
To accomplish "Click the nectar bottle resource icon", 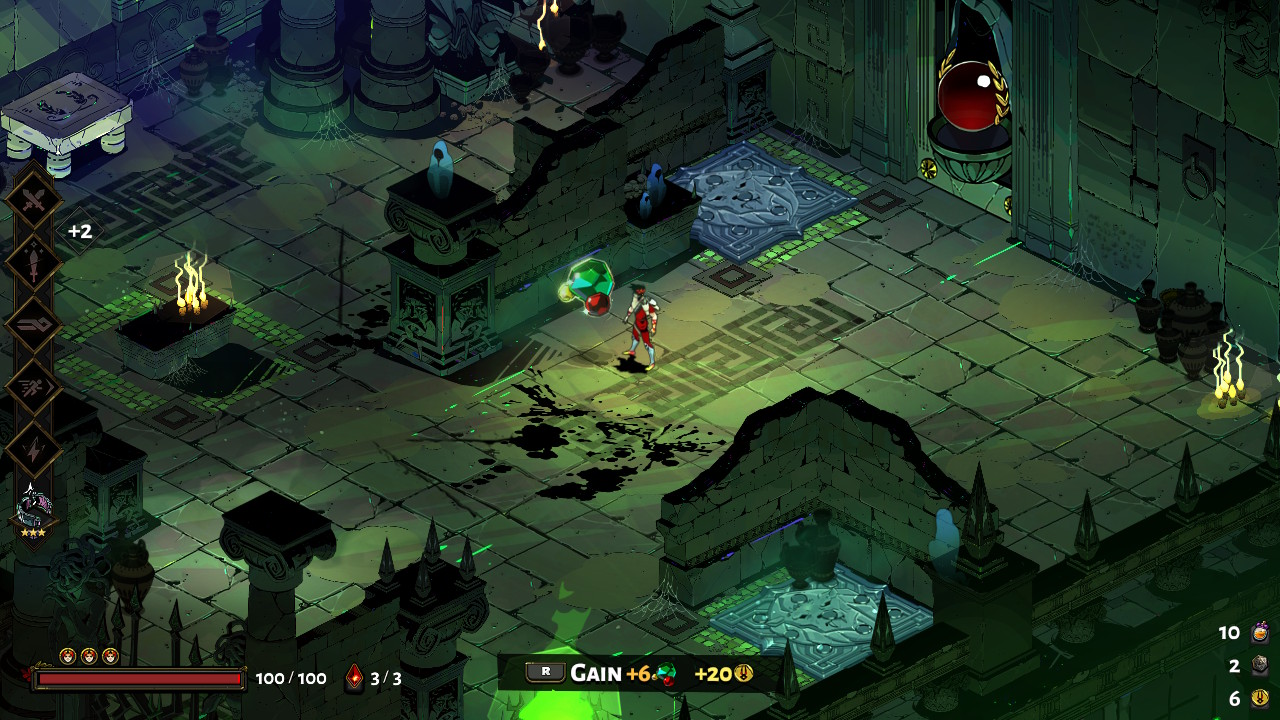I will [1259, 633].
